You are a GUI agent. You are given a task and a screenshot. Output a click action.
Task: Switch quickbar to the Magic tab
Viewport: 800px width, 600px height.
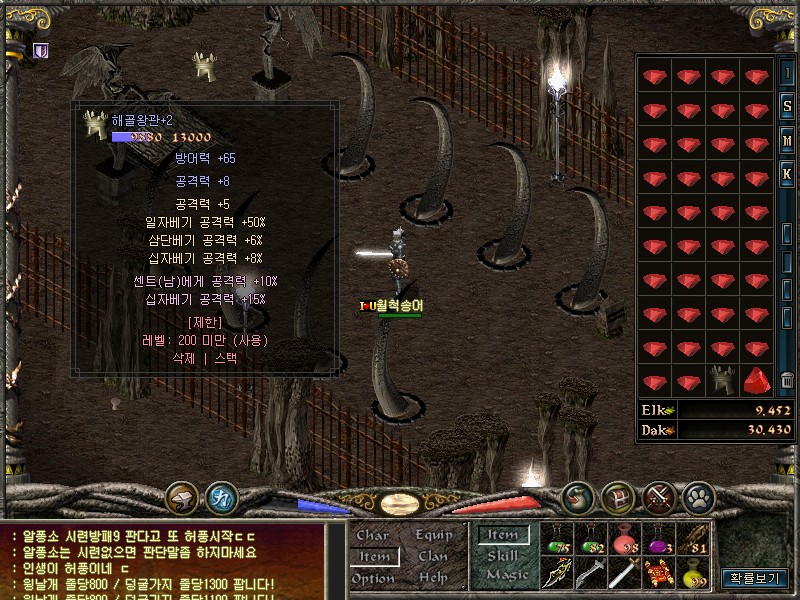coord(507,576)
